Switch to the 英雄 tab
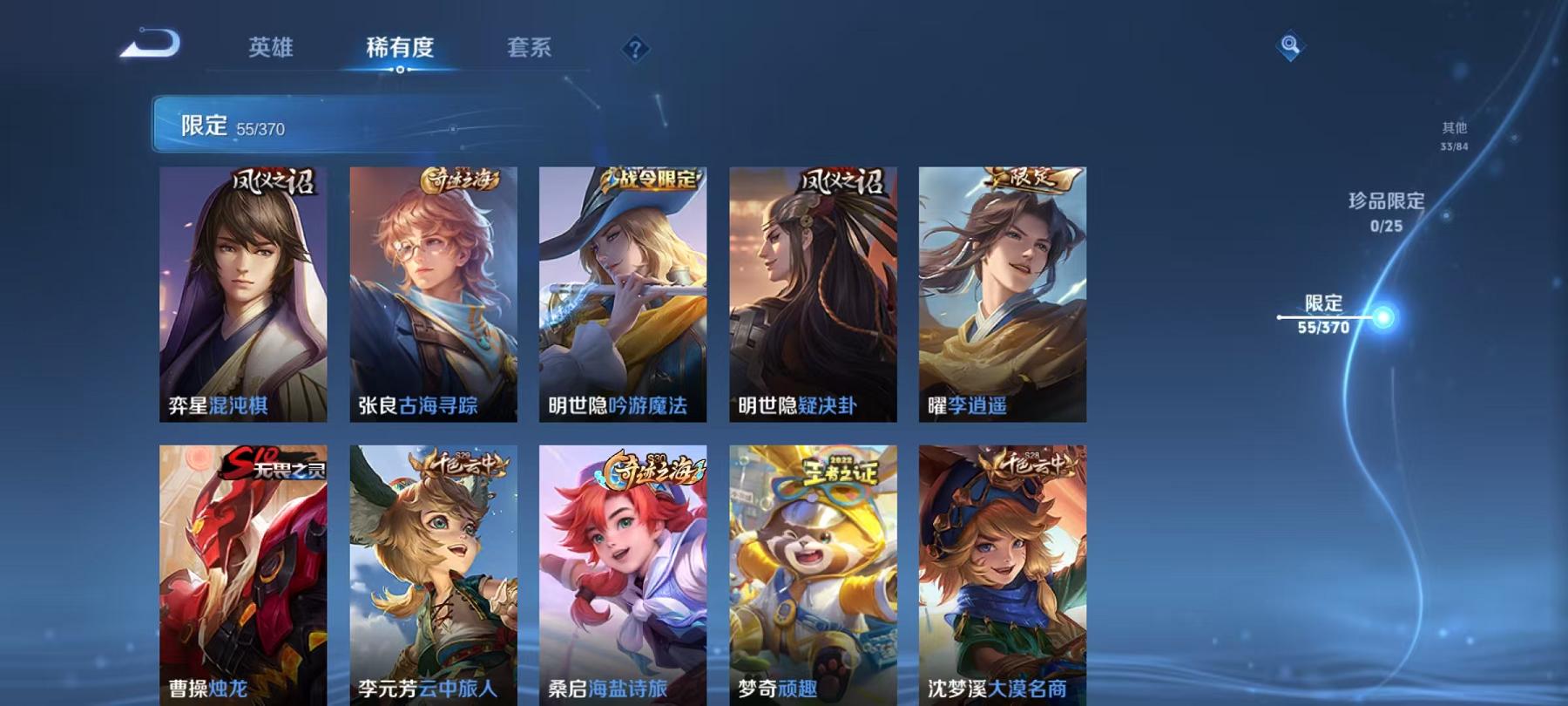This screenshot has height=706, width=1568. tap(271, 50)
